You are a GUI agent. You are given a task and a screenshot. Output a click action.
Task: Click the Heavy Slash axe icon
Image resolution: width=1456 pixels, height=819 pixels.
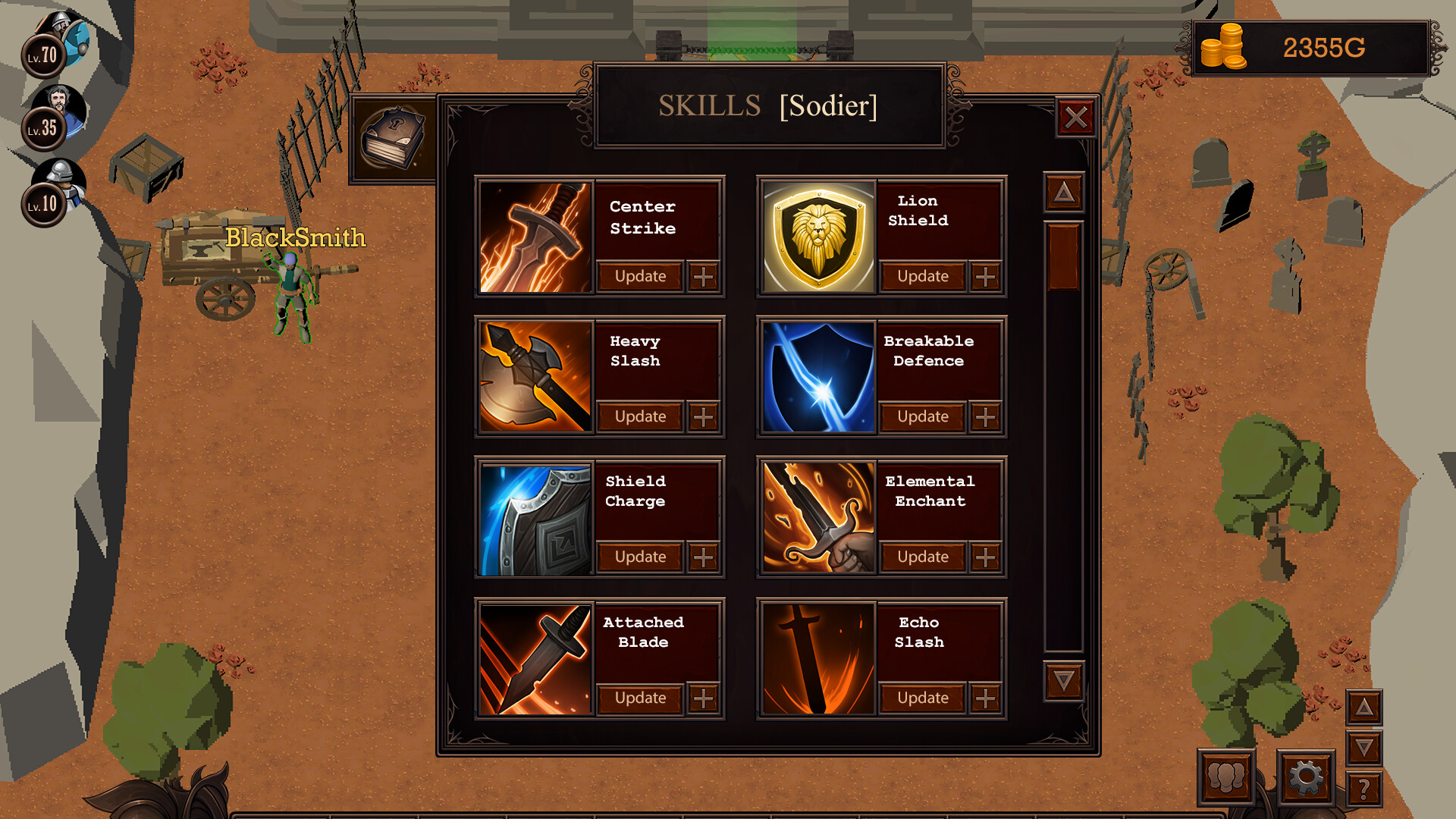pyautogui.click(x=533, y=377)
